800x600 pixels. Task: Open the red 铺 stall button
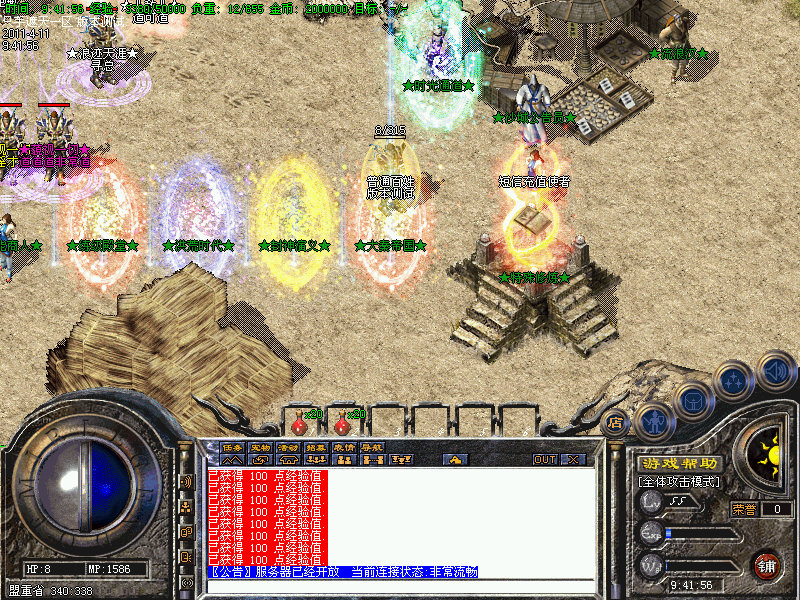pos(768,565)
